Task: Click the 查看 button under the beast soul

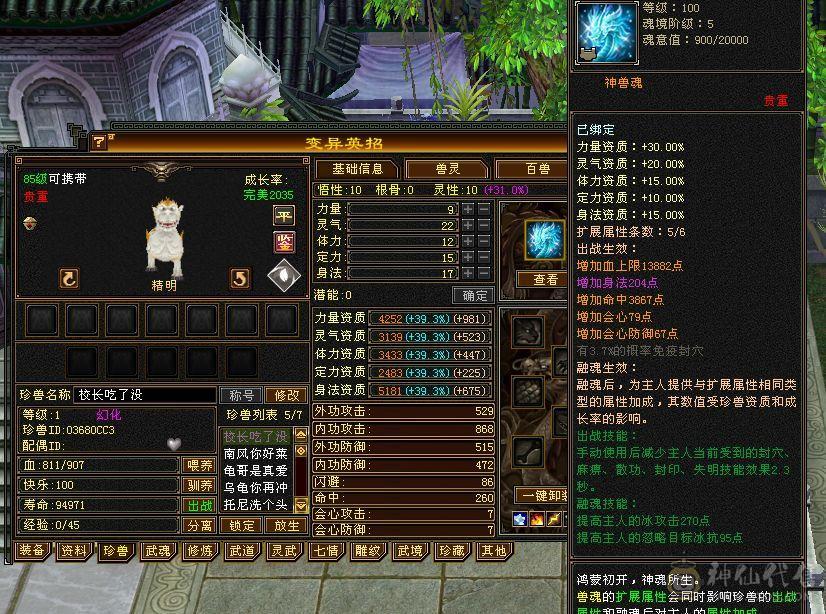Action: point(545,280)
